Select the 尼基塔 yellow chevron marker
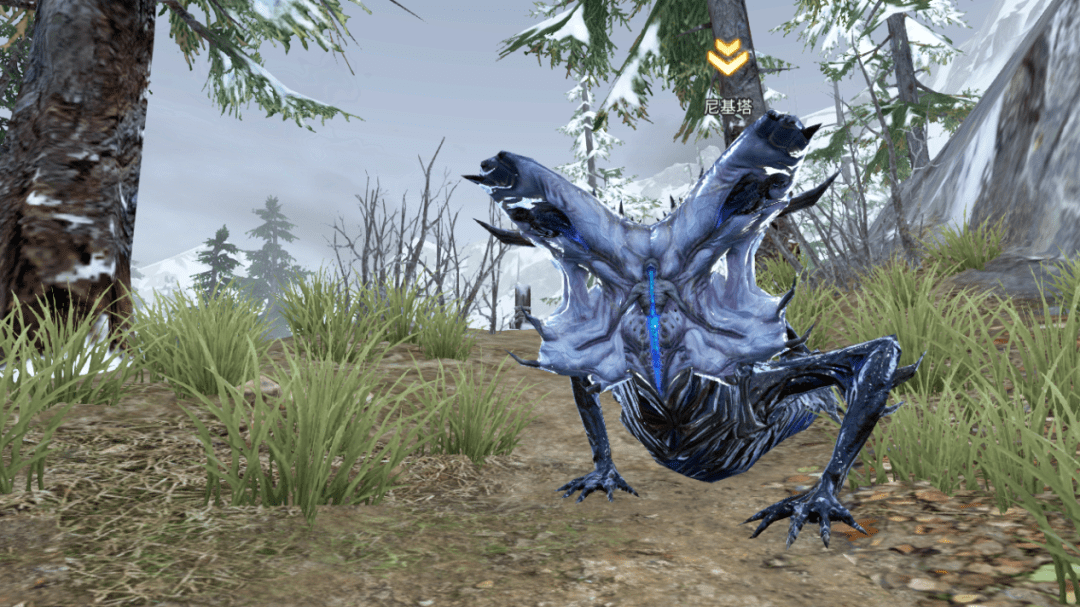 tap(727, 58)
